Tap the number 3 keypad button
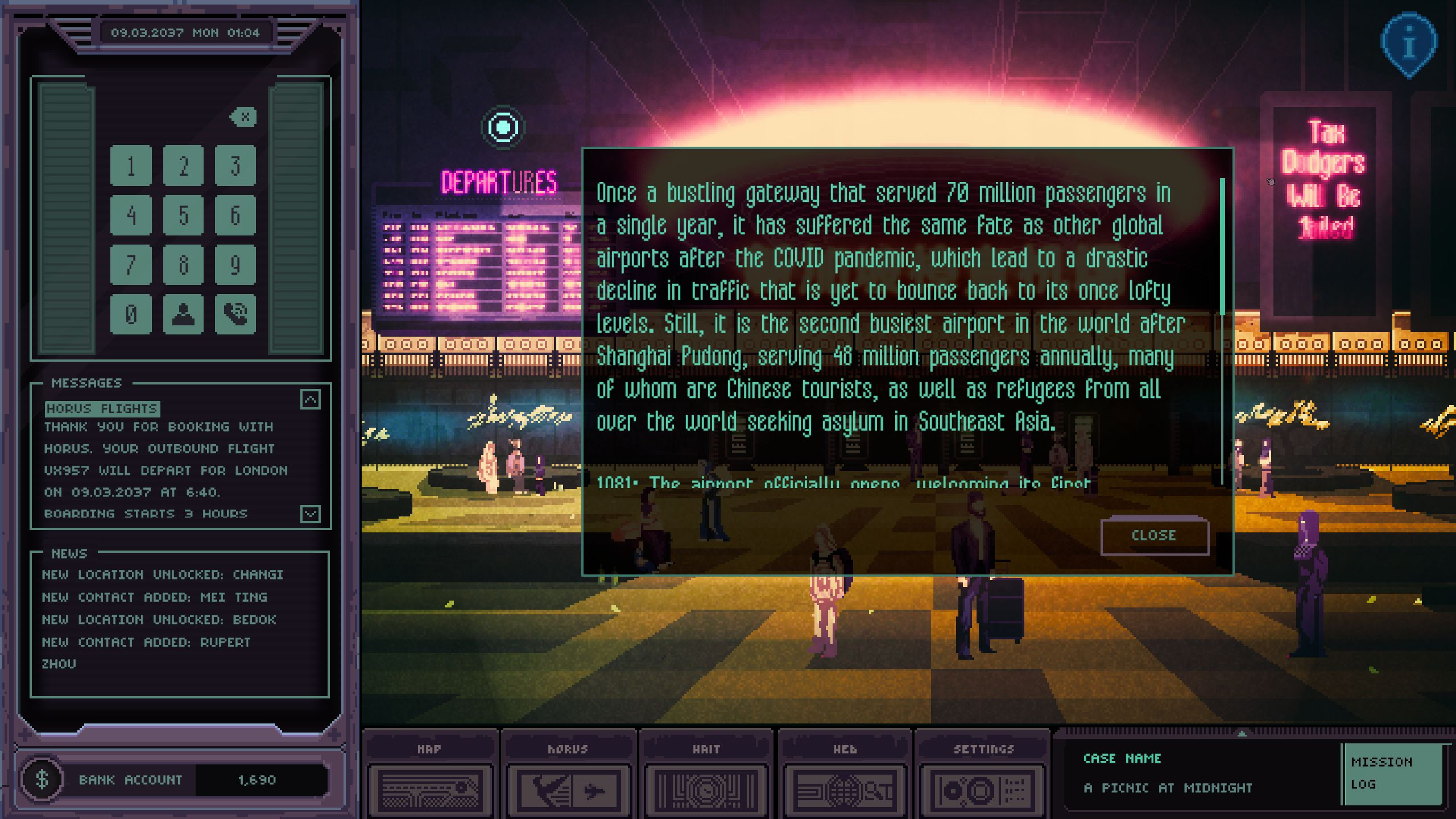Screen dimensions: 1456x819 (235, 166)
